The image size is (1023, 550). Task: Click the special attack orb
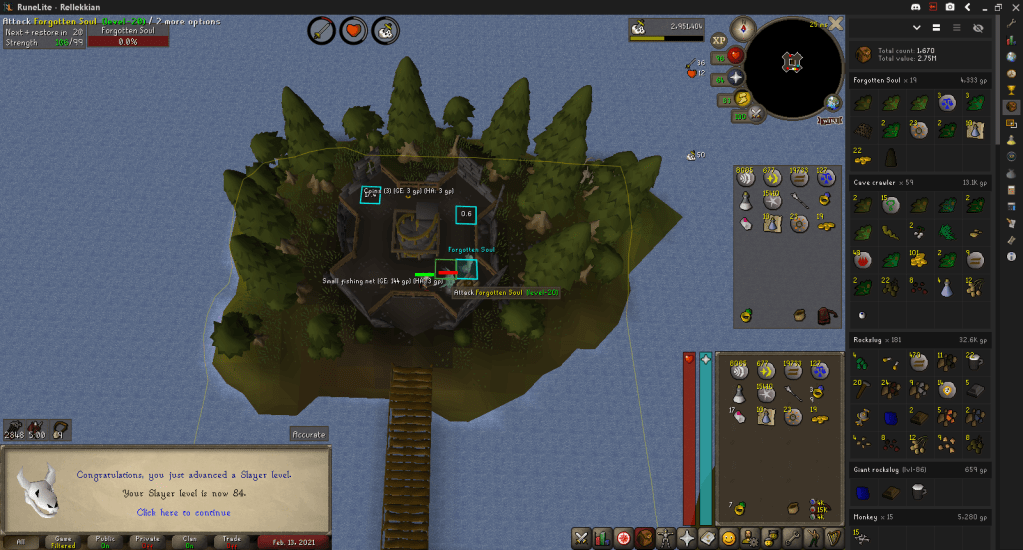pyautogui.click(x=757, y=114)
